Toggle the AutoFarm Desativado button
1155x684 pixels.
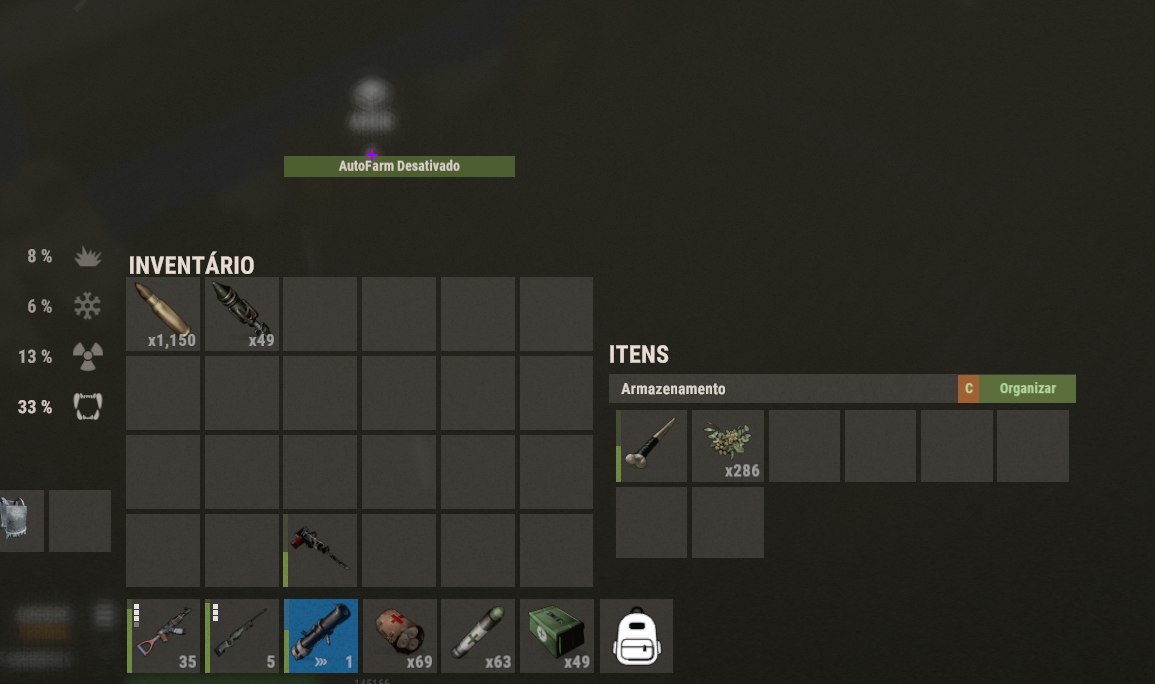point(399,166)
